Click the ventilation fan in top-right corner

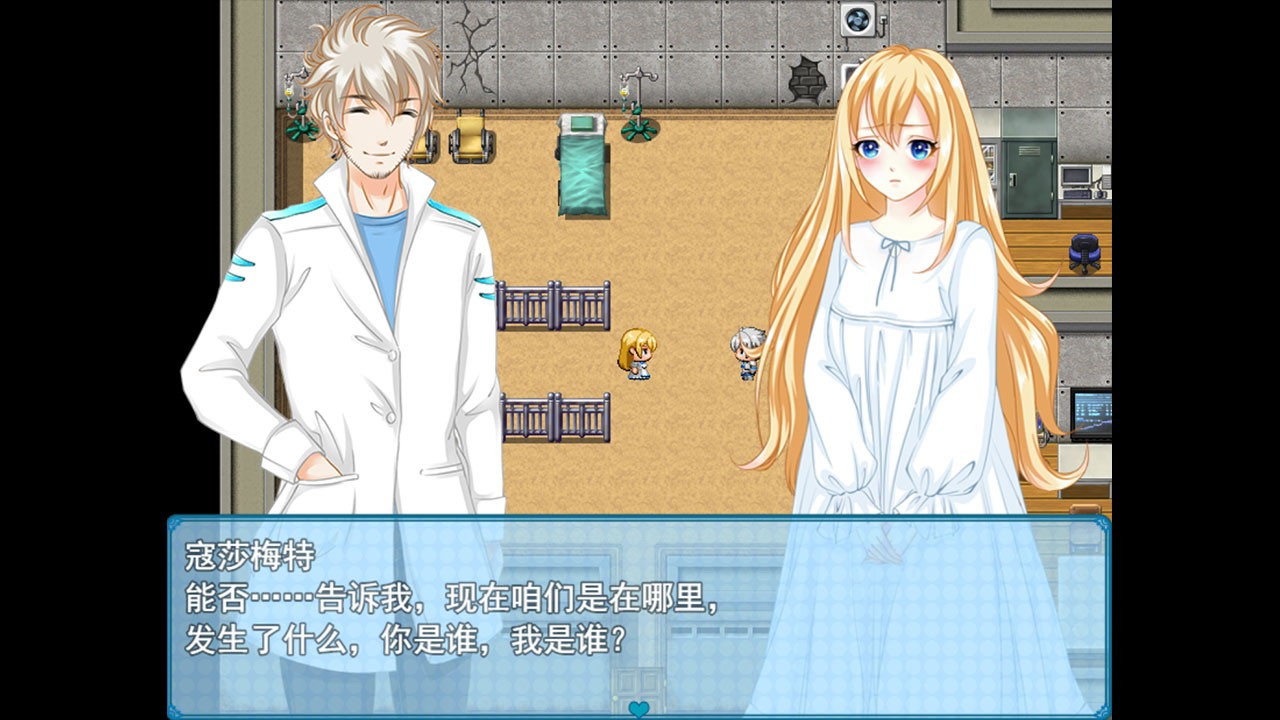[x=856, y=17]
